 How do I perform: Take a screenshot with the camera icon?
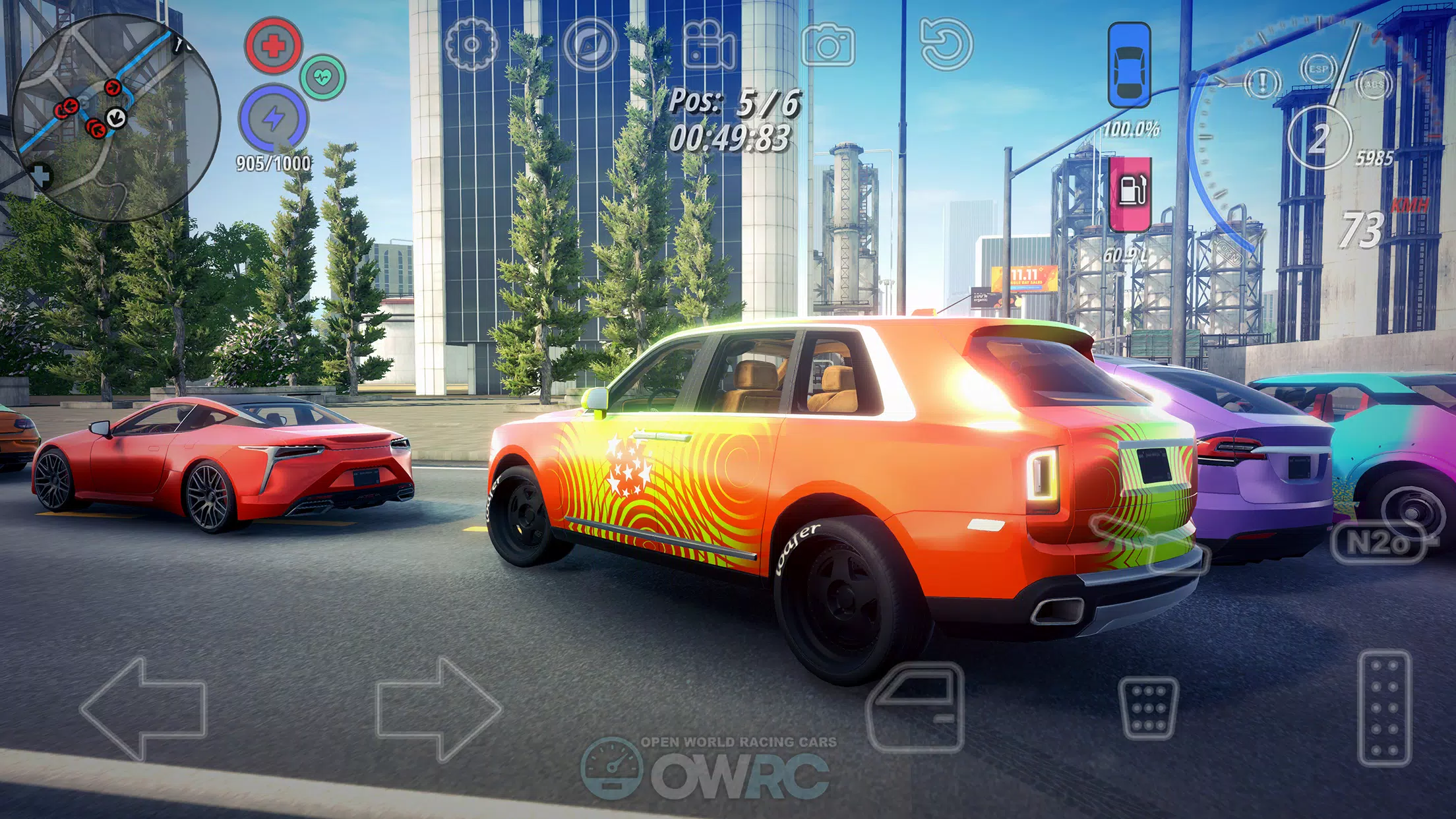[831, 44]
